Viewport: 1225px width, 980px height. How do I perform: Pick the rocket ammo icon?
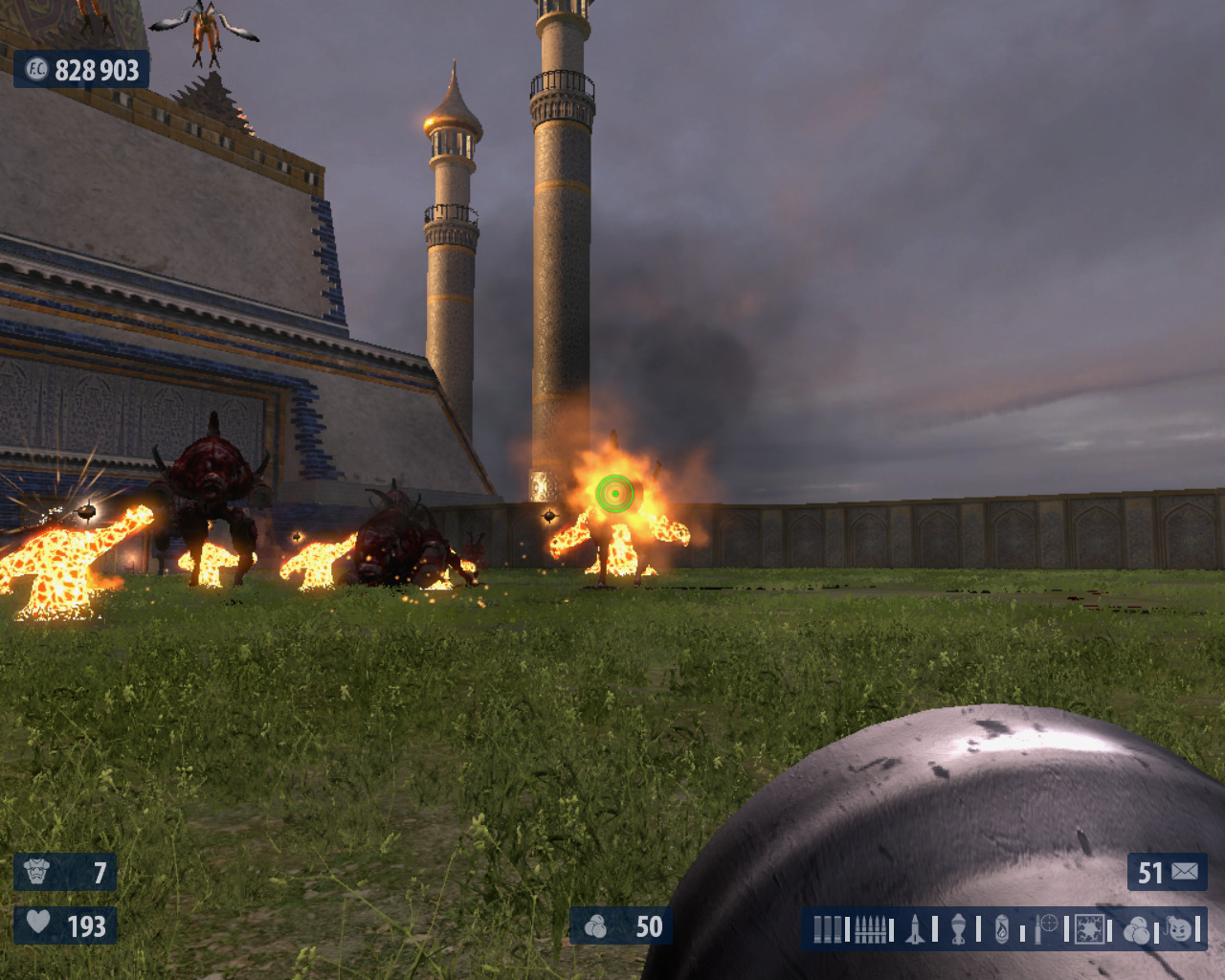[916, 929]
